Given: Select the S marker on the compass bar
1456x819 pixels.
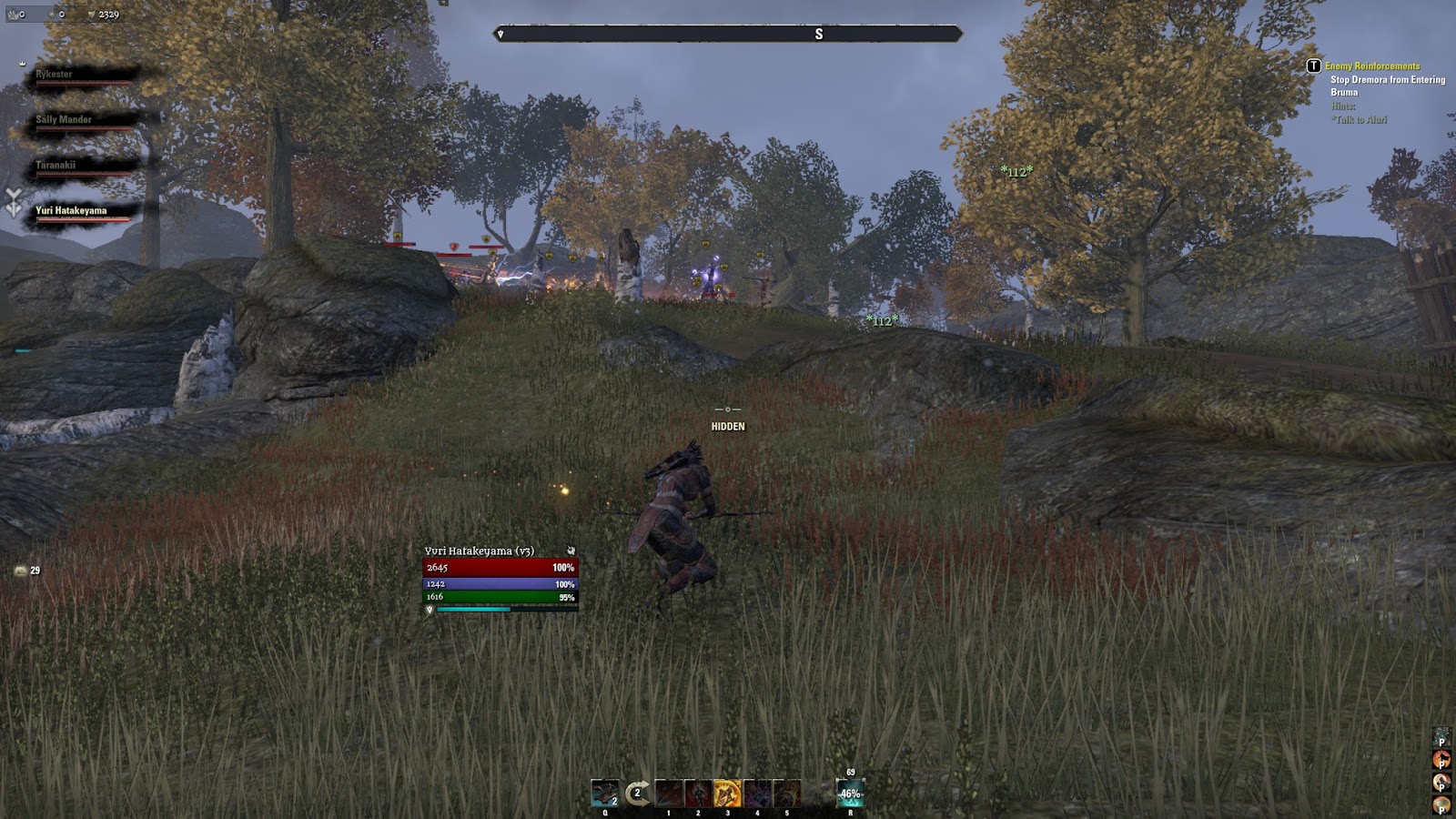Looking at the screenshot, I should tap(819, 33).
